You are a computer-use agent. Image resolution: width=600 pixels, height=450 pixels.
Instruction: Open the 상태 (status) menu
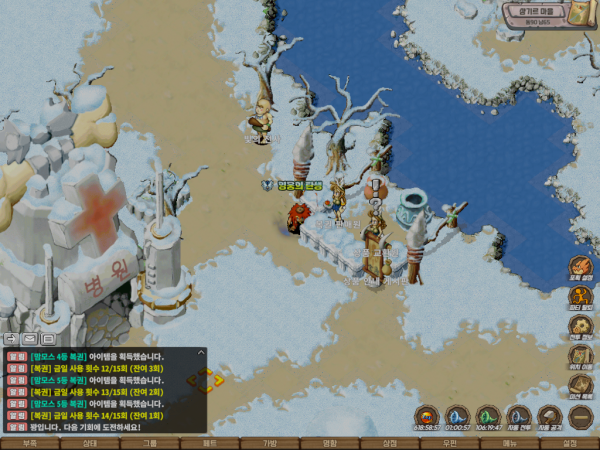[x=90, y=443]
